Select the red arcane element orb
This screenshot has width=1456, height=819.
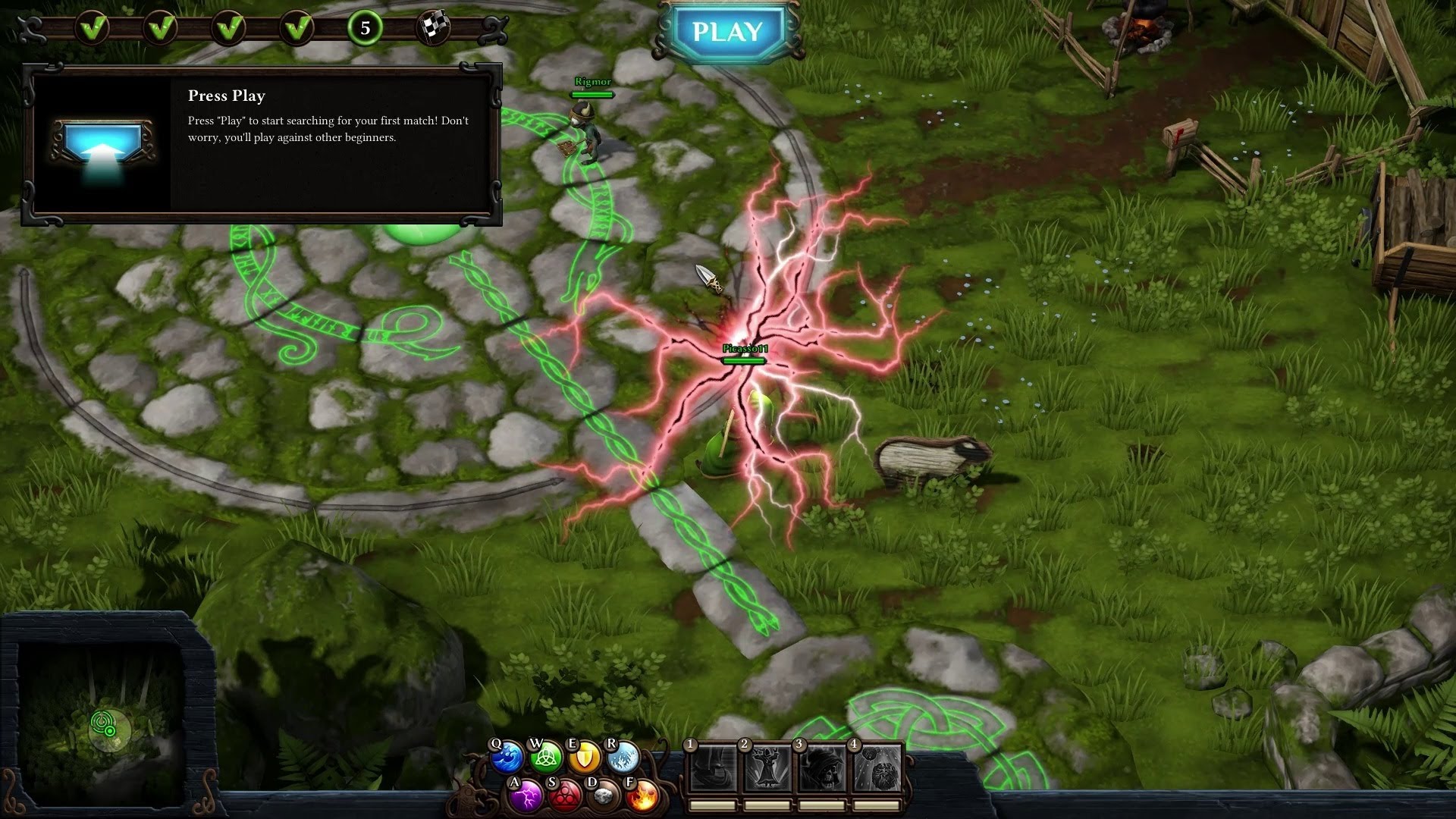564,796
